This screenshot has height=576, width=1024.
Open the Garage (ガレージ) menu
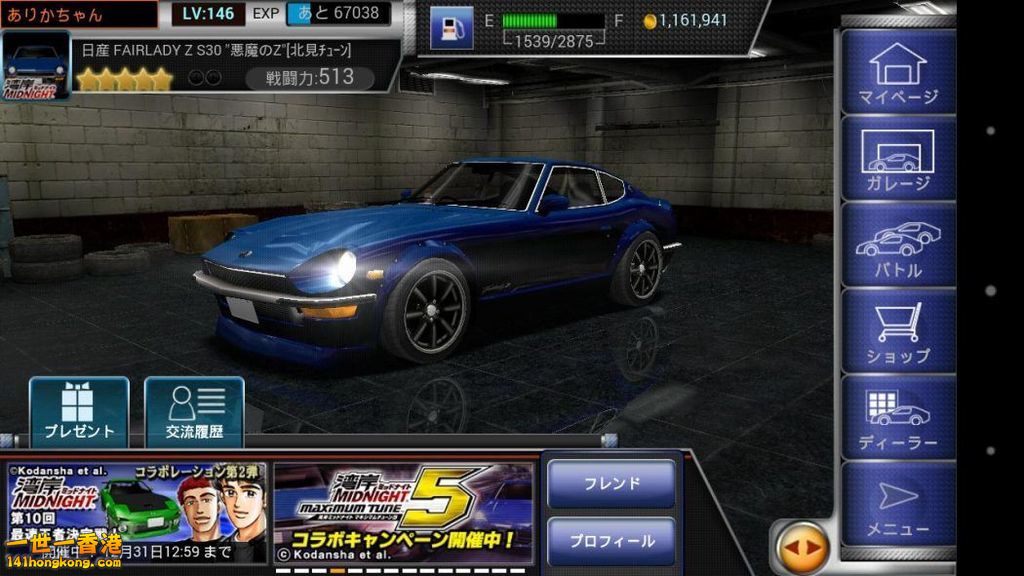pos(897,158)
